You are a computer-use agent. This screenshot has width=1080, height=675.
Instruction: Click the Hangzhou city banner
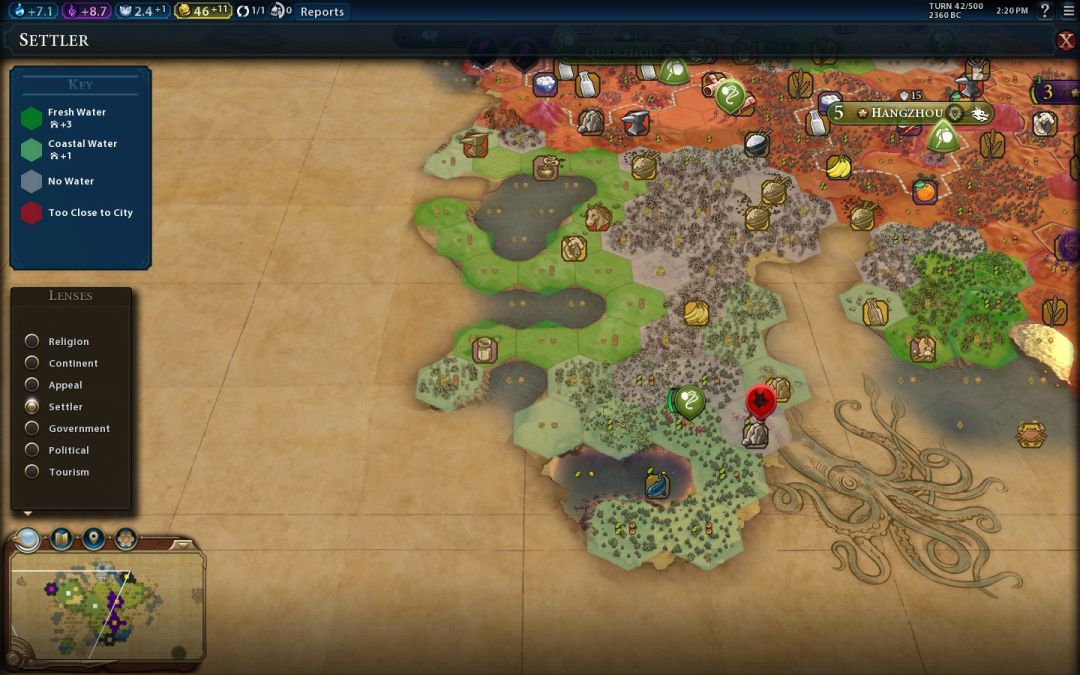click(908, 113)
